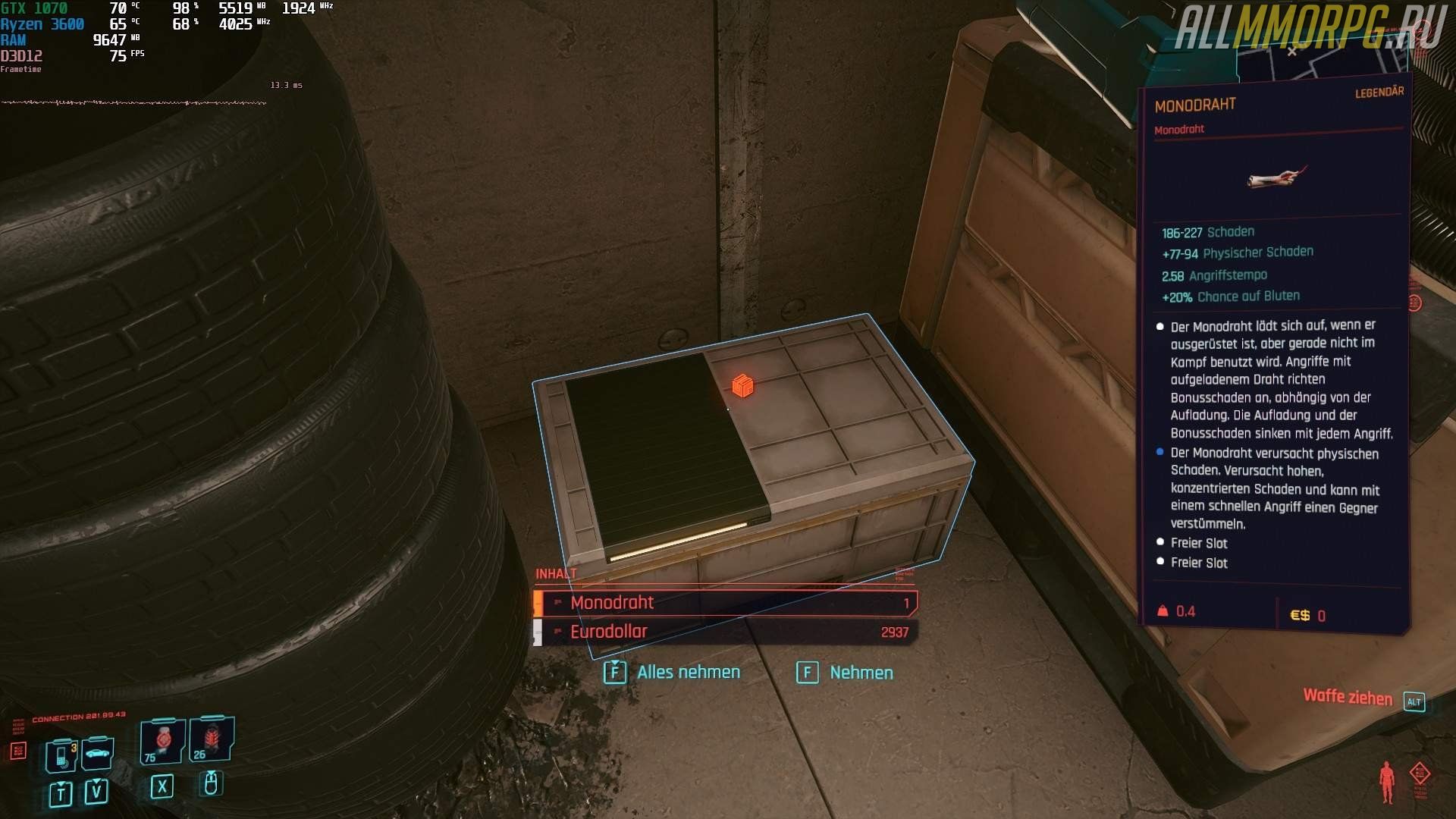
Task: Select the Monodraht loot row
Action: 725,603
